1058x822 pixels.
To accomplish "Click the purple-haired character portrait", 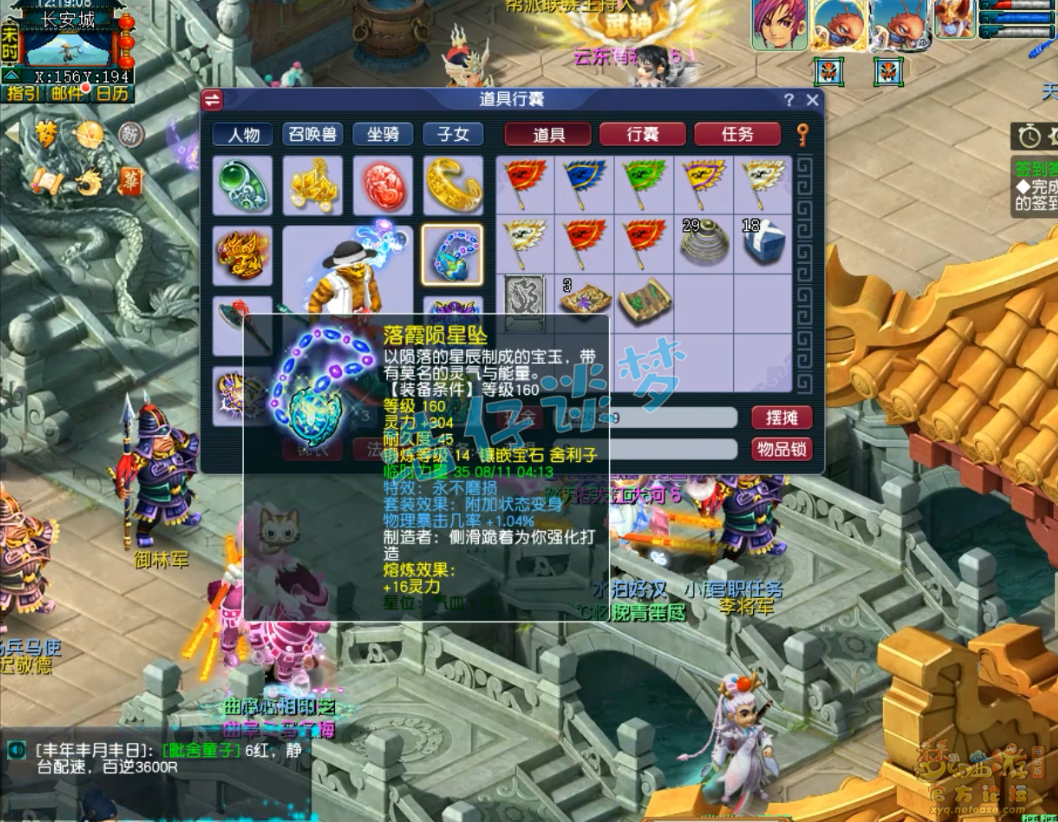I will pos(779,24).
